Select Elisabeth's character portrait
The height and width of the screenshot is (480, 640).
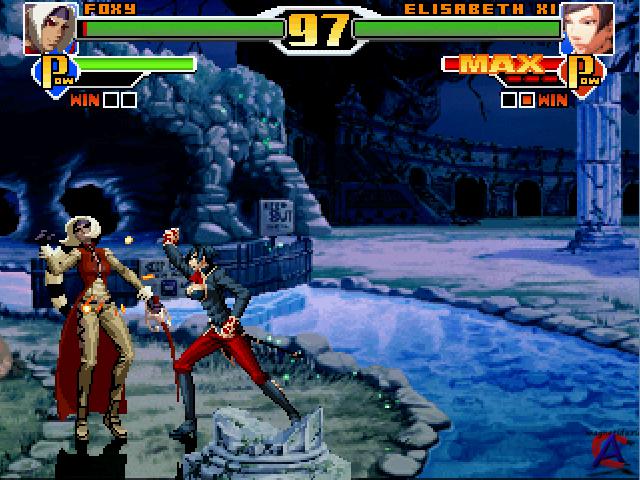(x=587, y=27)
